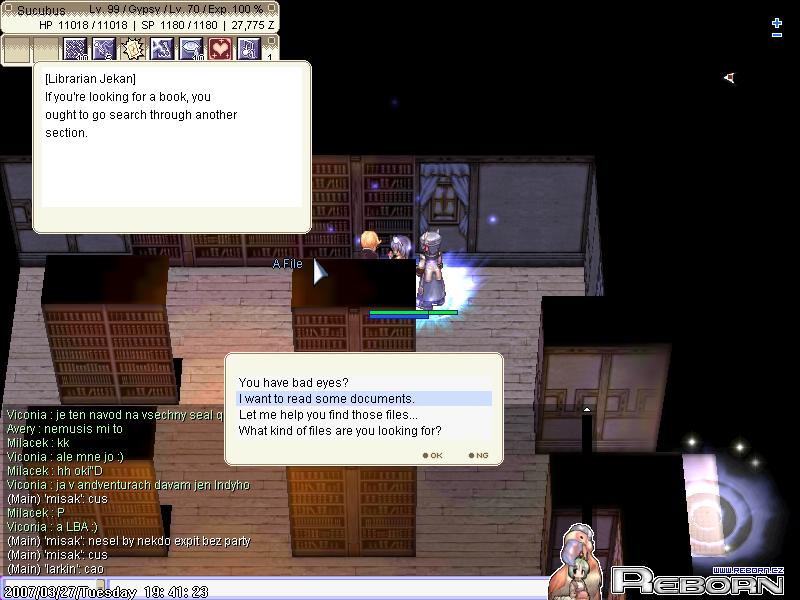This screenshot has width=800, height=600.
Task: Select "I want to read some documents."
Action: 326,399
